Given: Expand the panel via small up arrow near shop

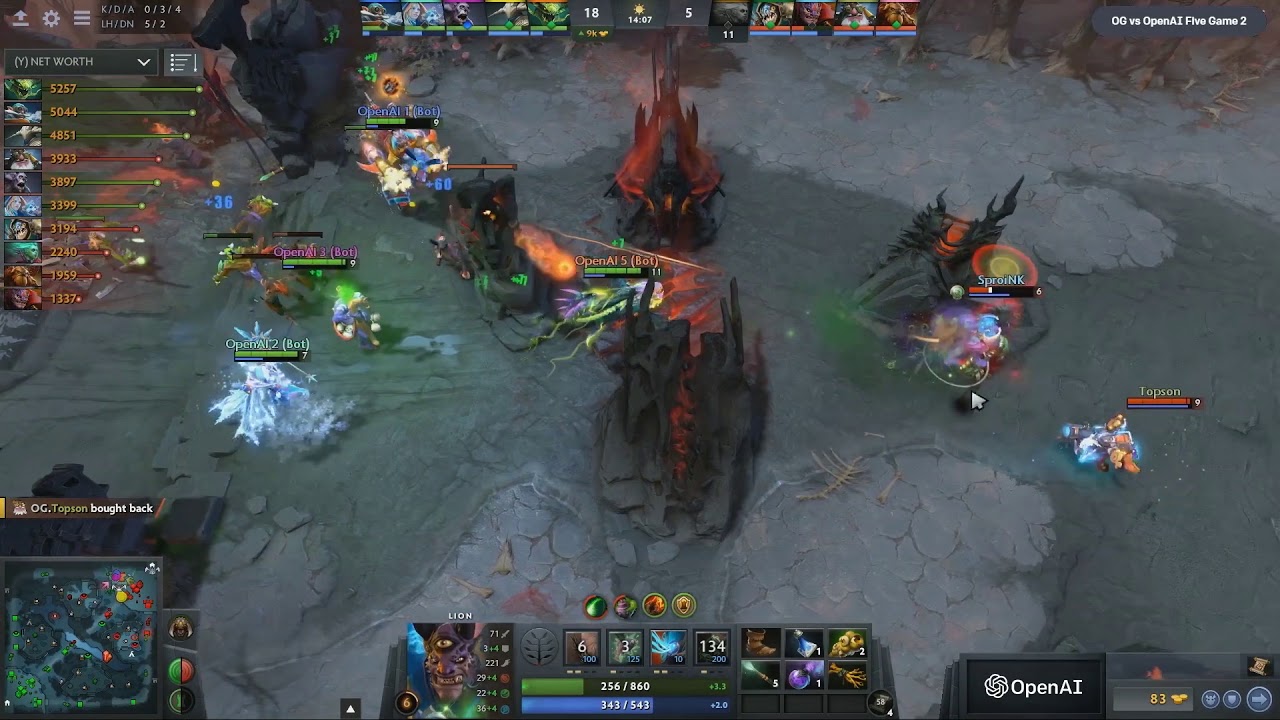Looking at the screenshot, I should [x=352, y=707].
